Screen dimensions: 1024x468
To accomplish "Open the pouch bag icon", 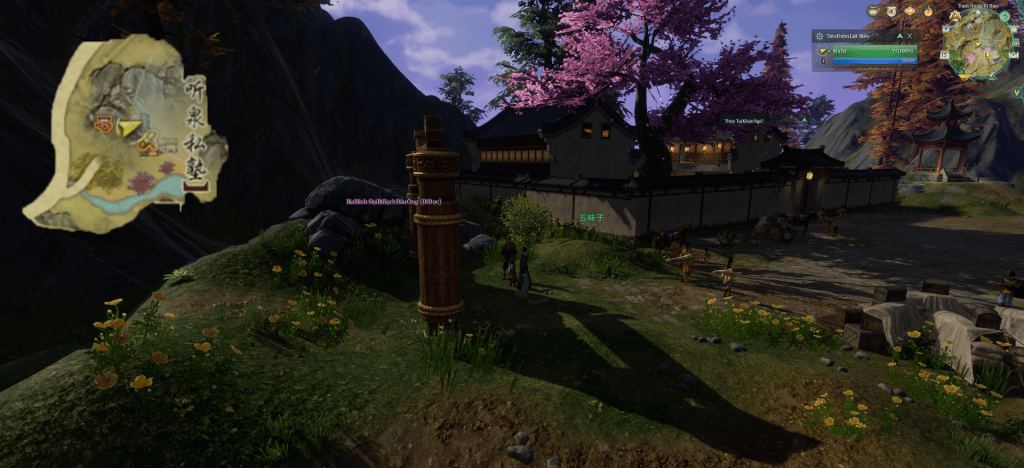I will [x=873, y=11].
